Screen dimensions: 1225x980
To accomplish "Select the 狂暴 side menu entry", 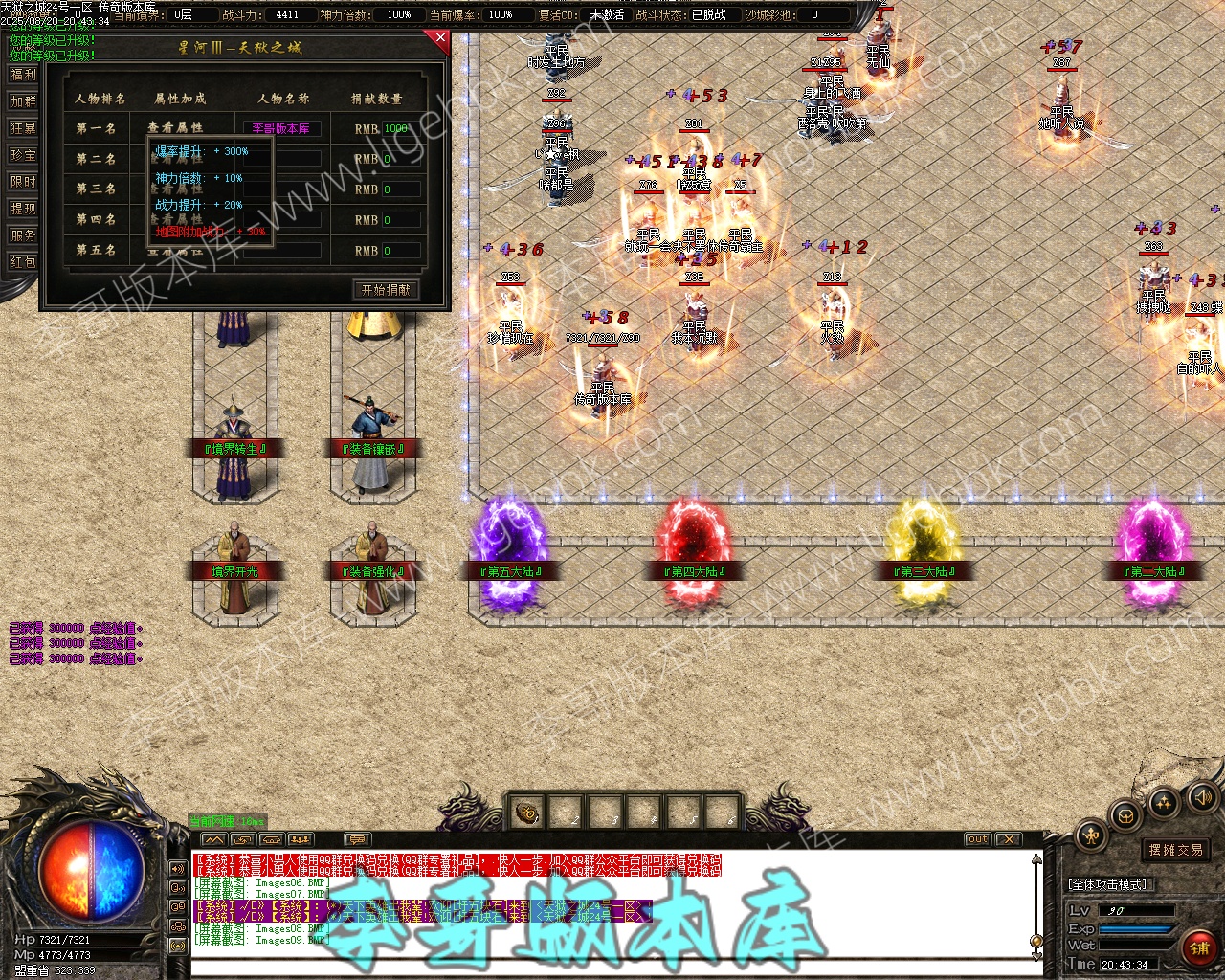I will tap(23, 127).
